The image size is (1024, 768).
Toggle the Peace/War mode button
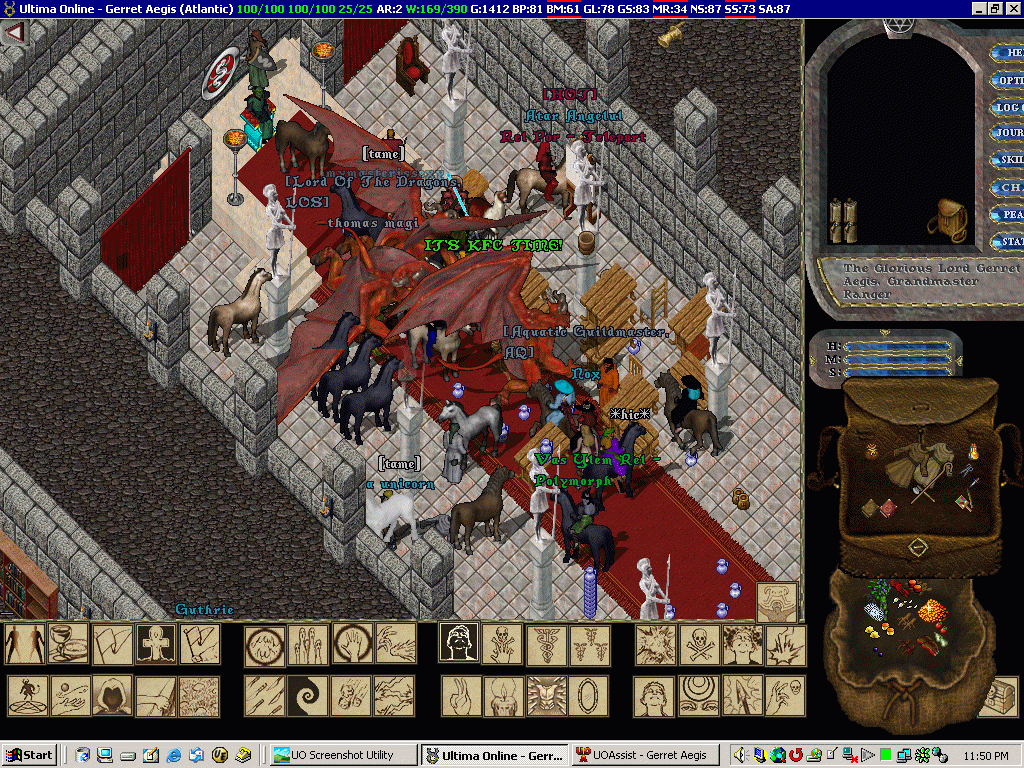(x=1006, y=214)
